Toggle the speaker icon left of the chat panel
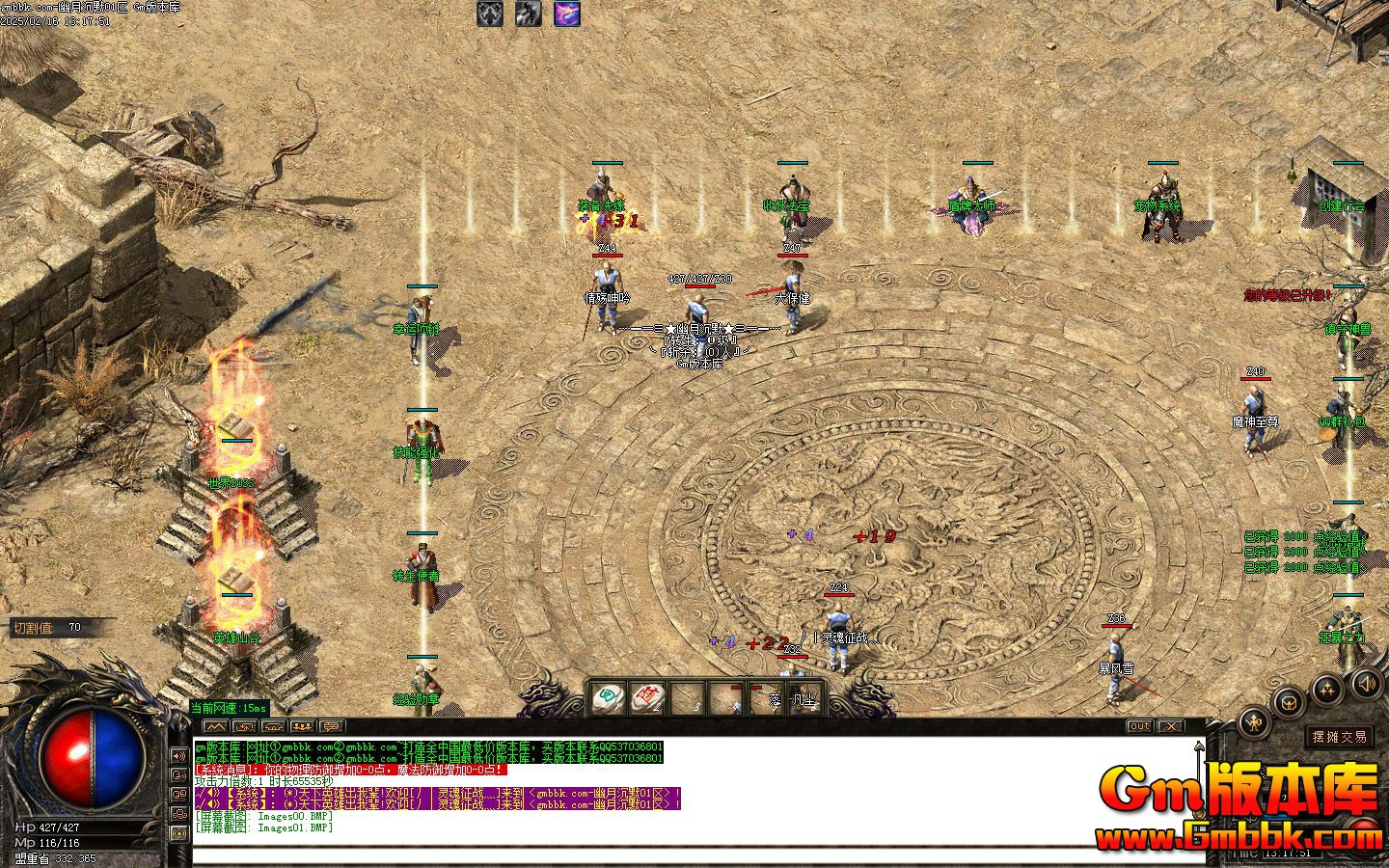This screenshot has width=1389, height=868. click(x=178, y=756)
